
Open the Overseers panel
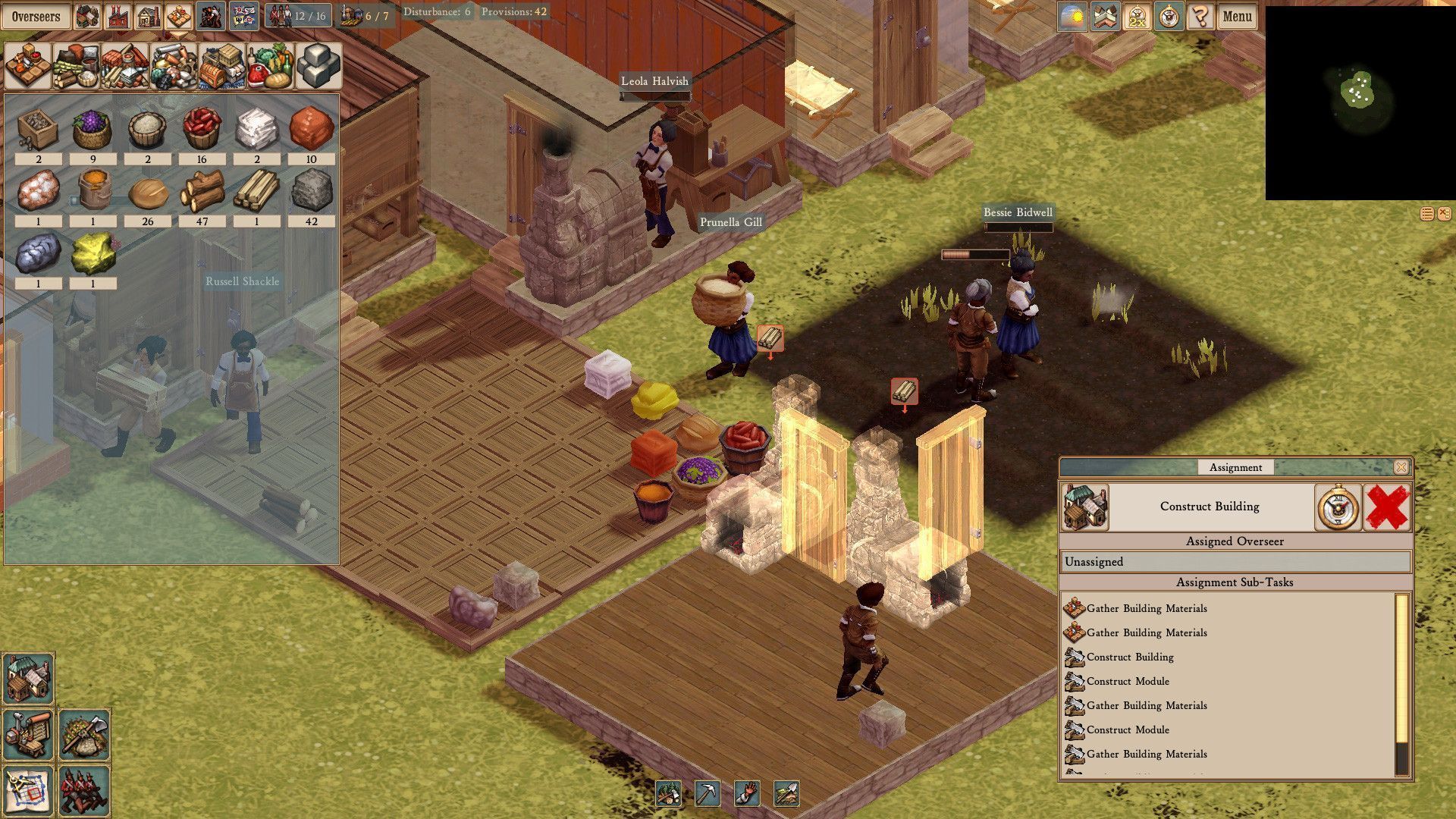click(36, 17)
